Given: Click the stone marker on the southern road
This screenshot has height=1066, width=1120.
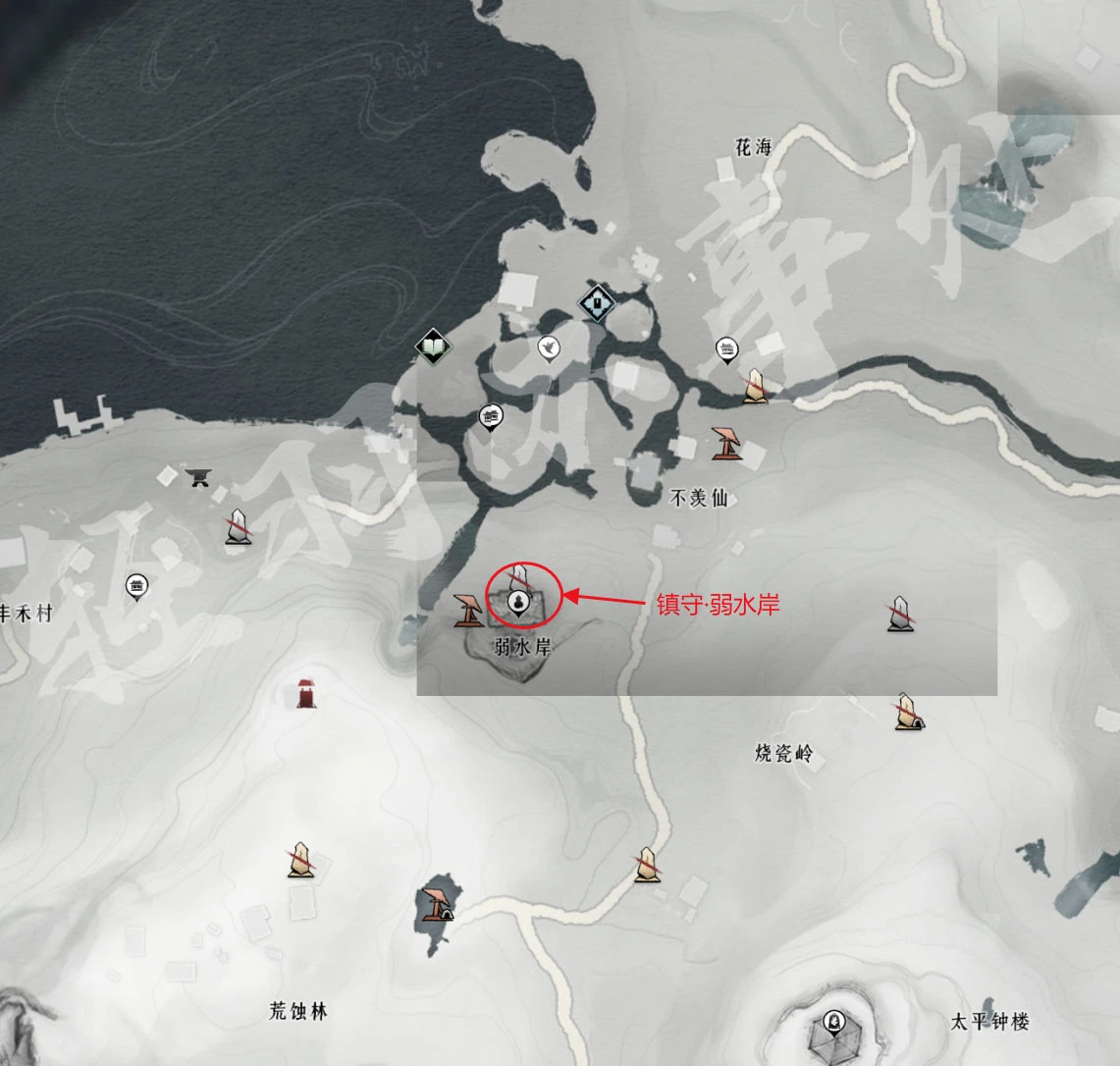Looking at the screenshot, I should (x=647, y=864).
